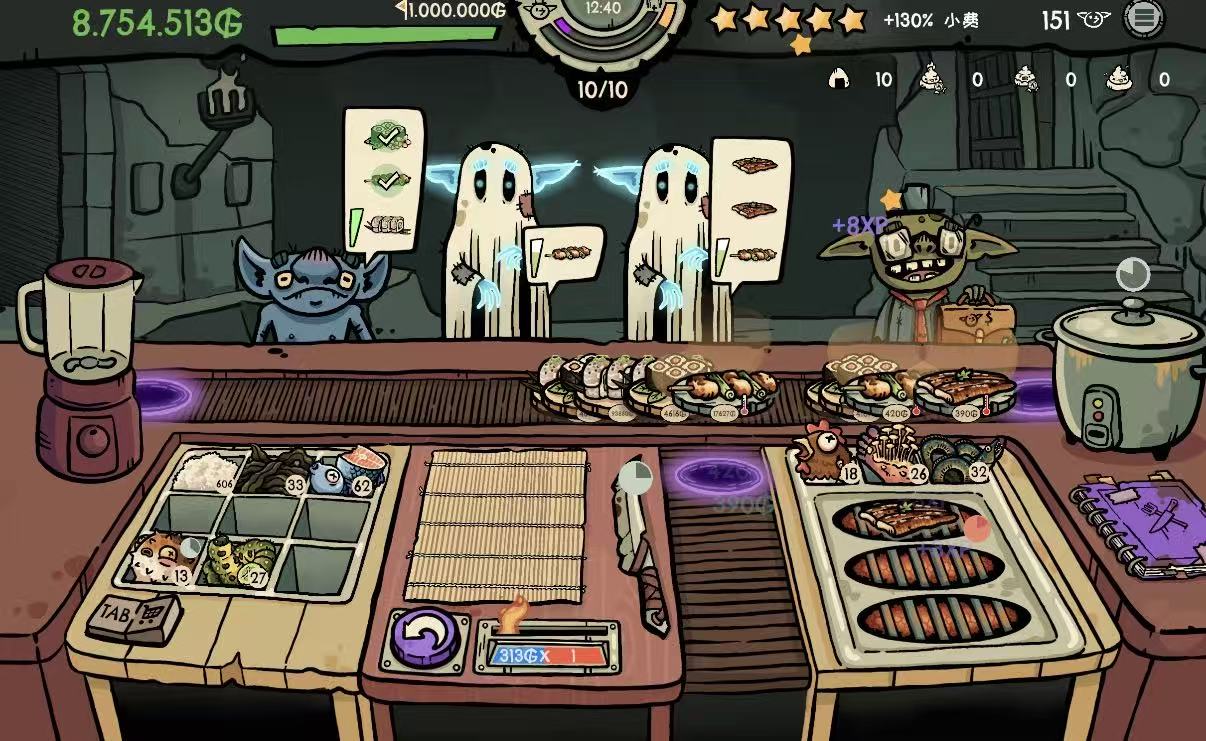Click the purple undo arrow button
The height and width of the screenshot is (741, 1206).
point(425,638)
